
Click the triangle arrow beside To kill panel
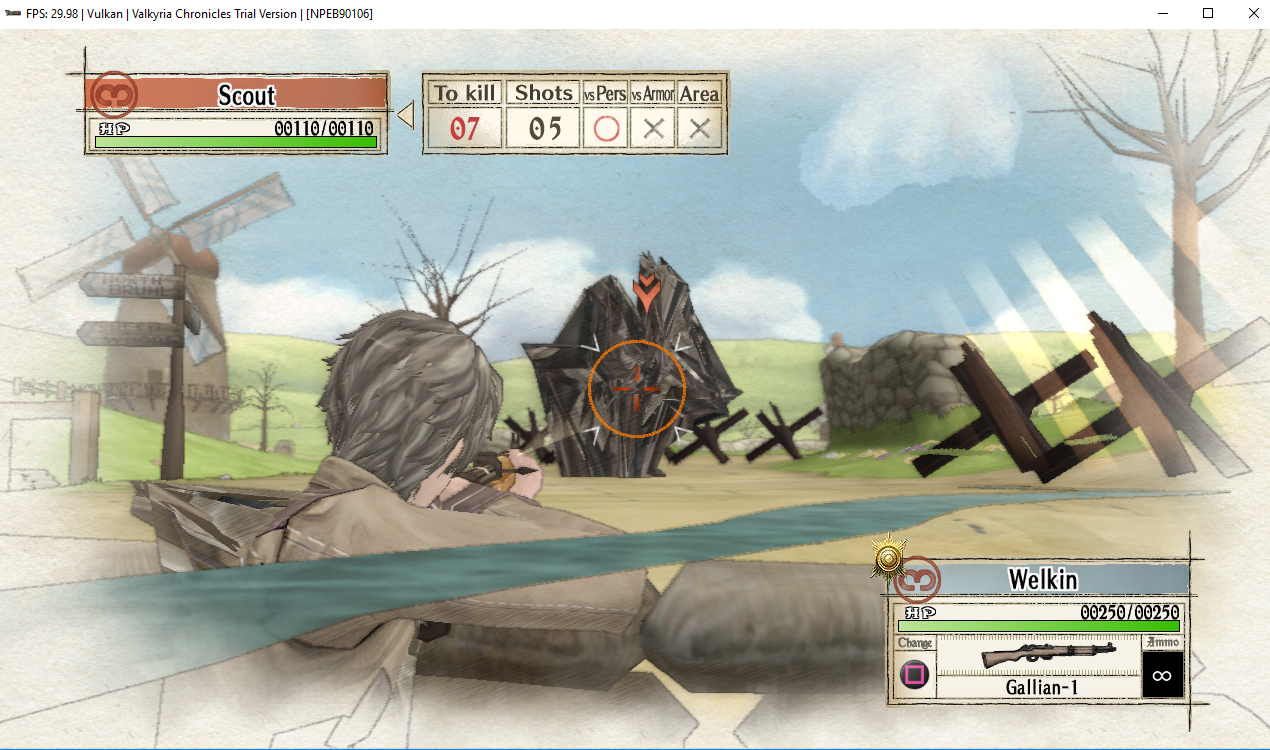pyautogui.click(x=406, y=116)
